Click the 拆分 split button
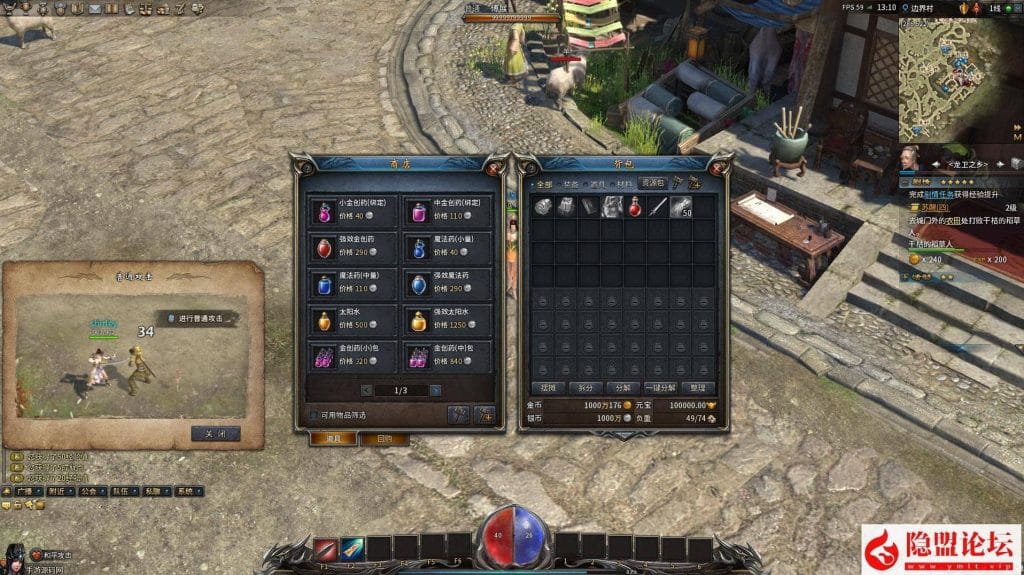1024x575 pixels. pos(585,387)
